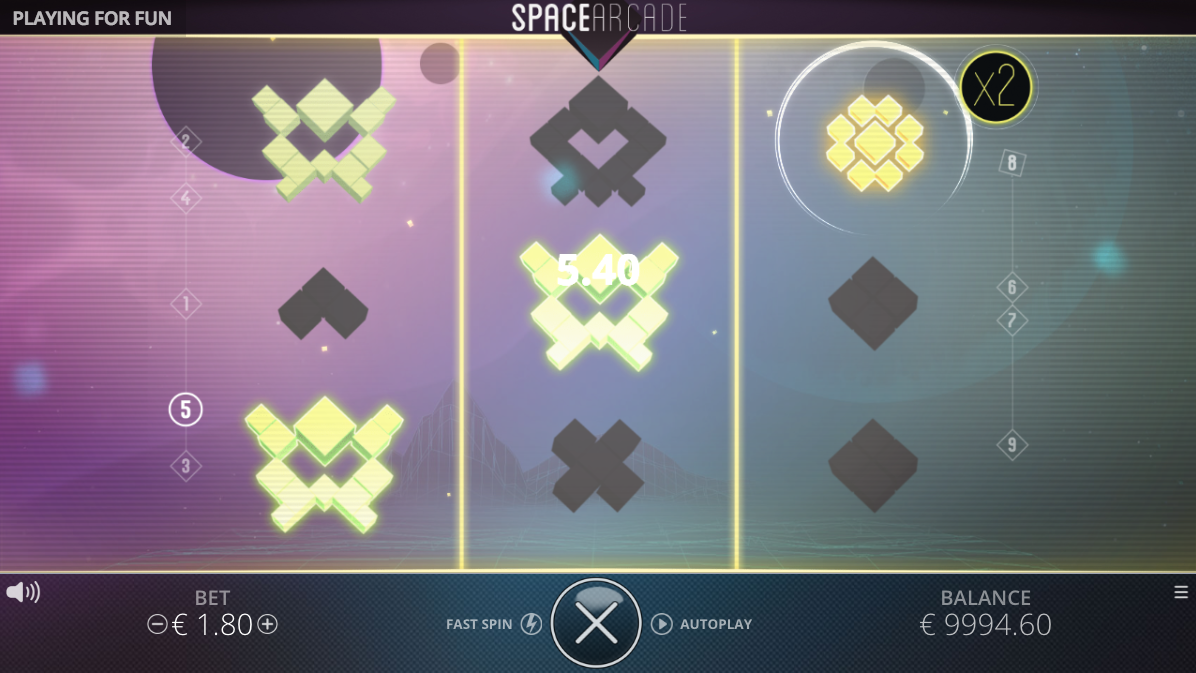Select payline marker 5
Screen dimensions: 1196x673
(x=185, y=409)
